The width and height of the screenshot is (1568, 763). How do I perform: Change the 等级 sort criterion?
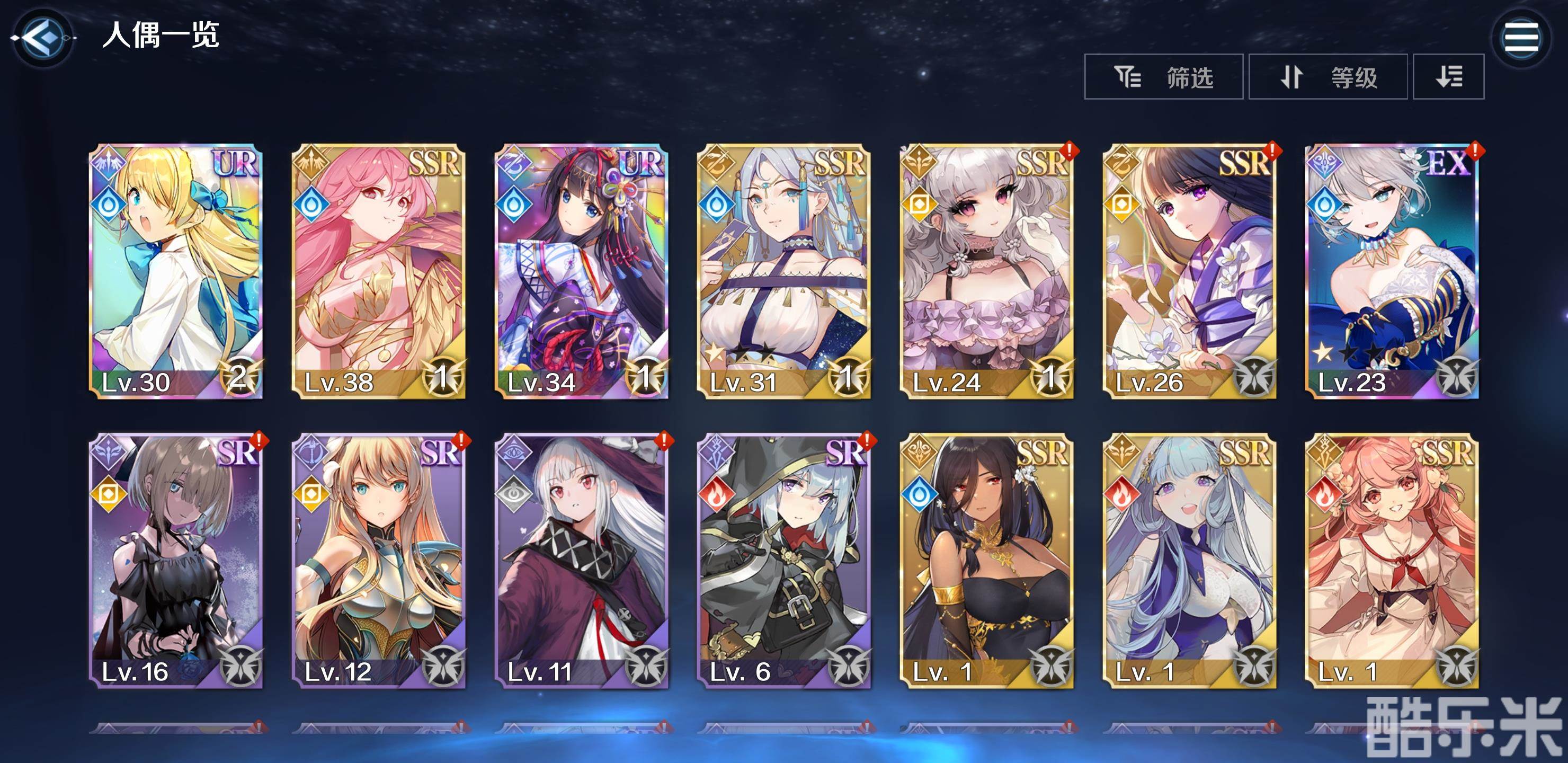1328,77
